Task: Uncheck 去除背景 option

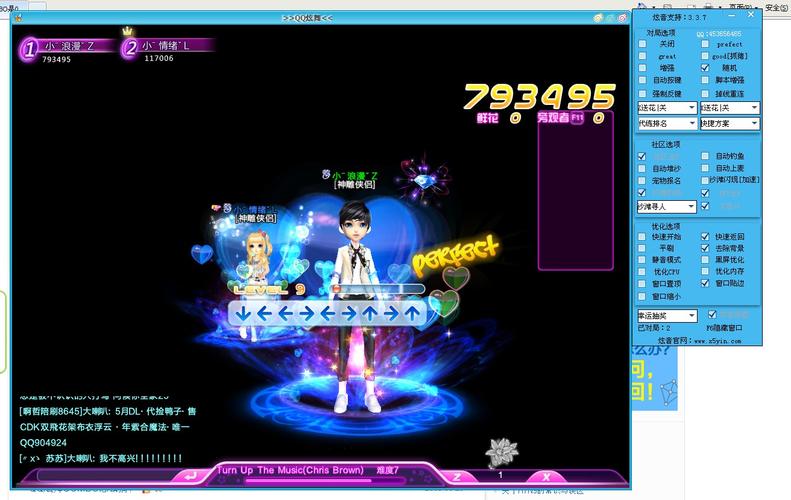Action: click(705, 247)
